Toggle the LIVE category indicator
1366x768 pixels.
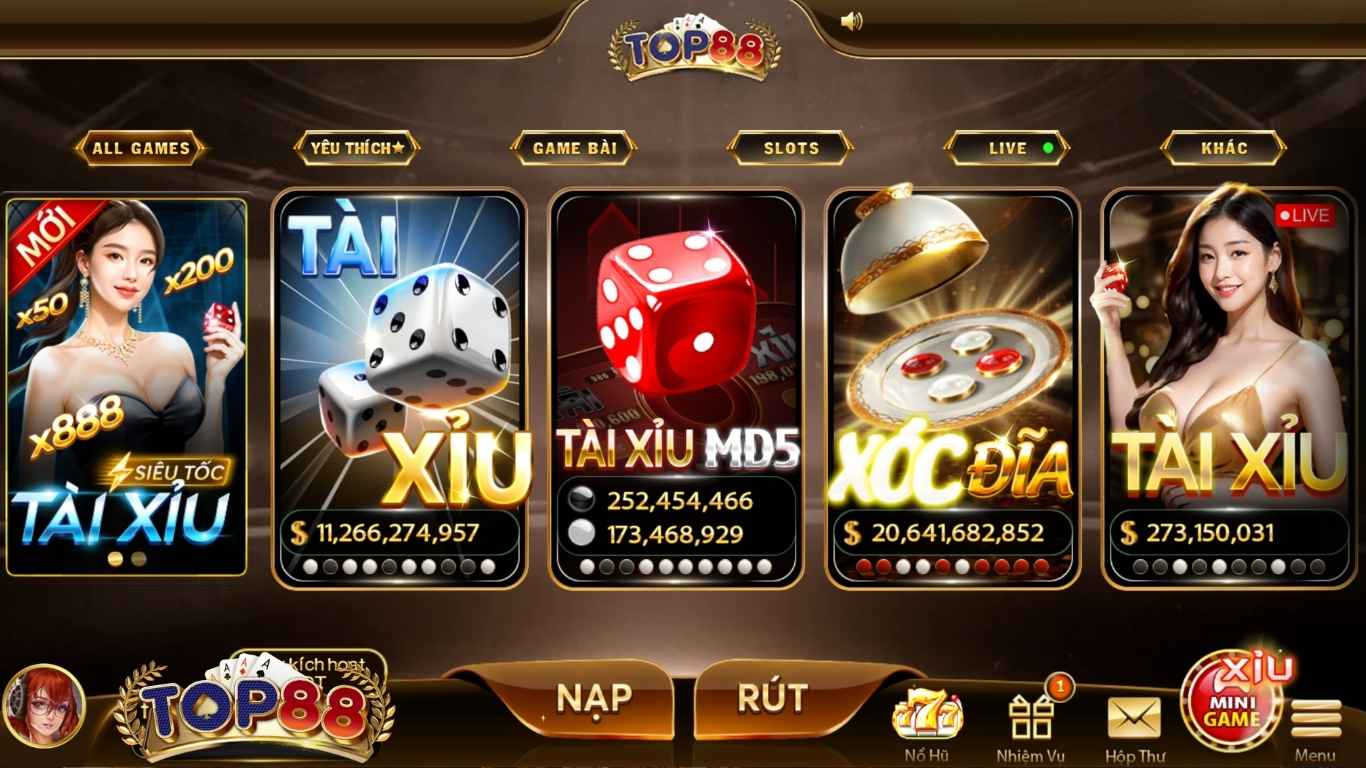coord(1008,148)
